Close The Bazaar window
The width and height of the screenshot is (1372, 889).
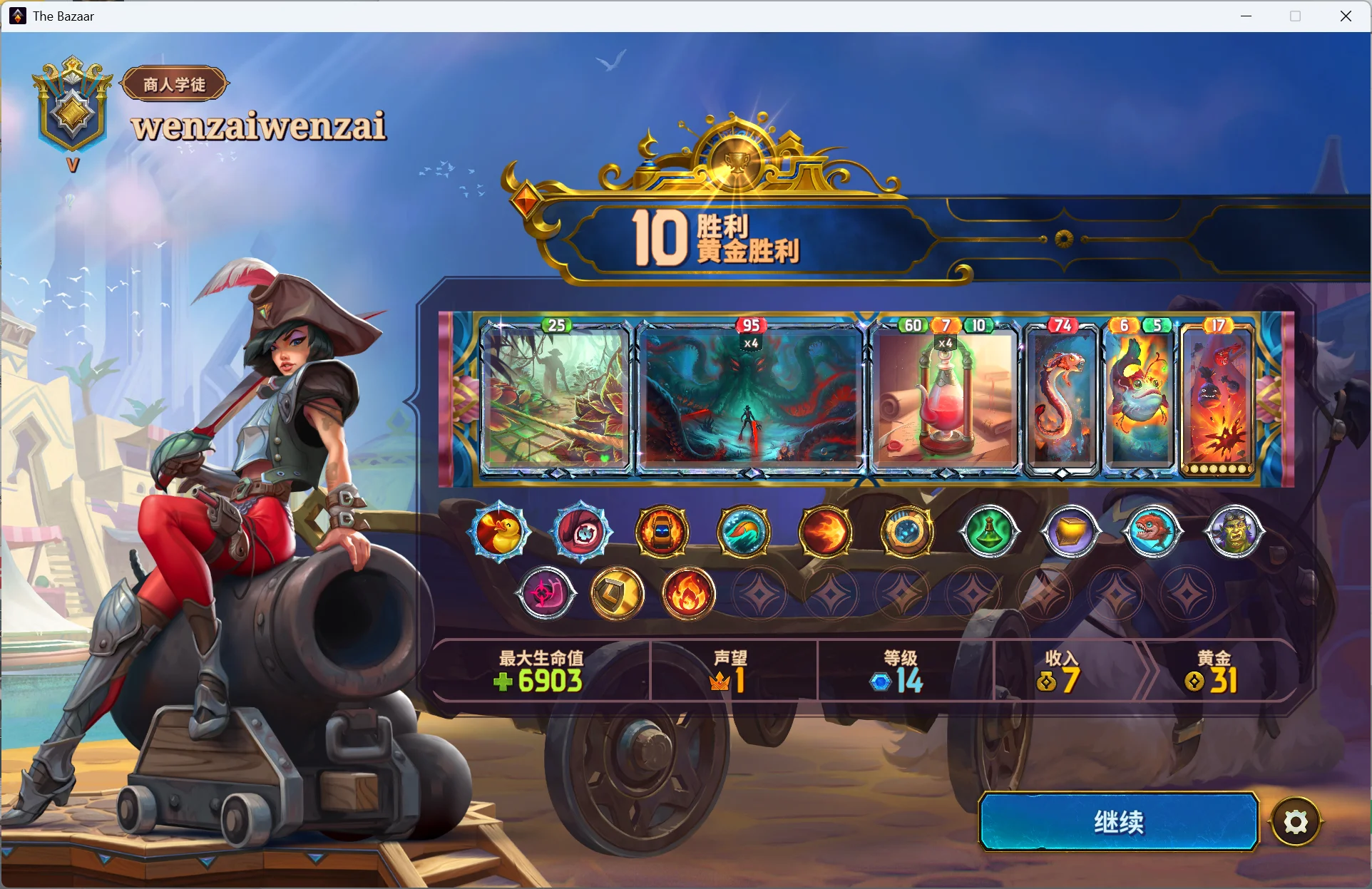pyautogui.click(x=1346, y=16)
